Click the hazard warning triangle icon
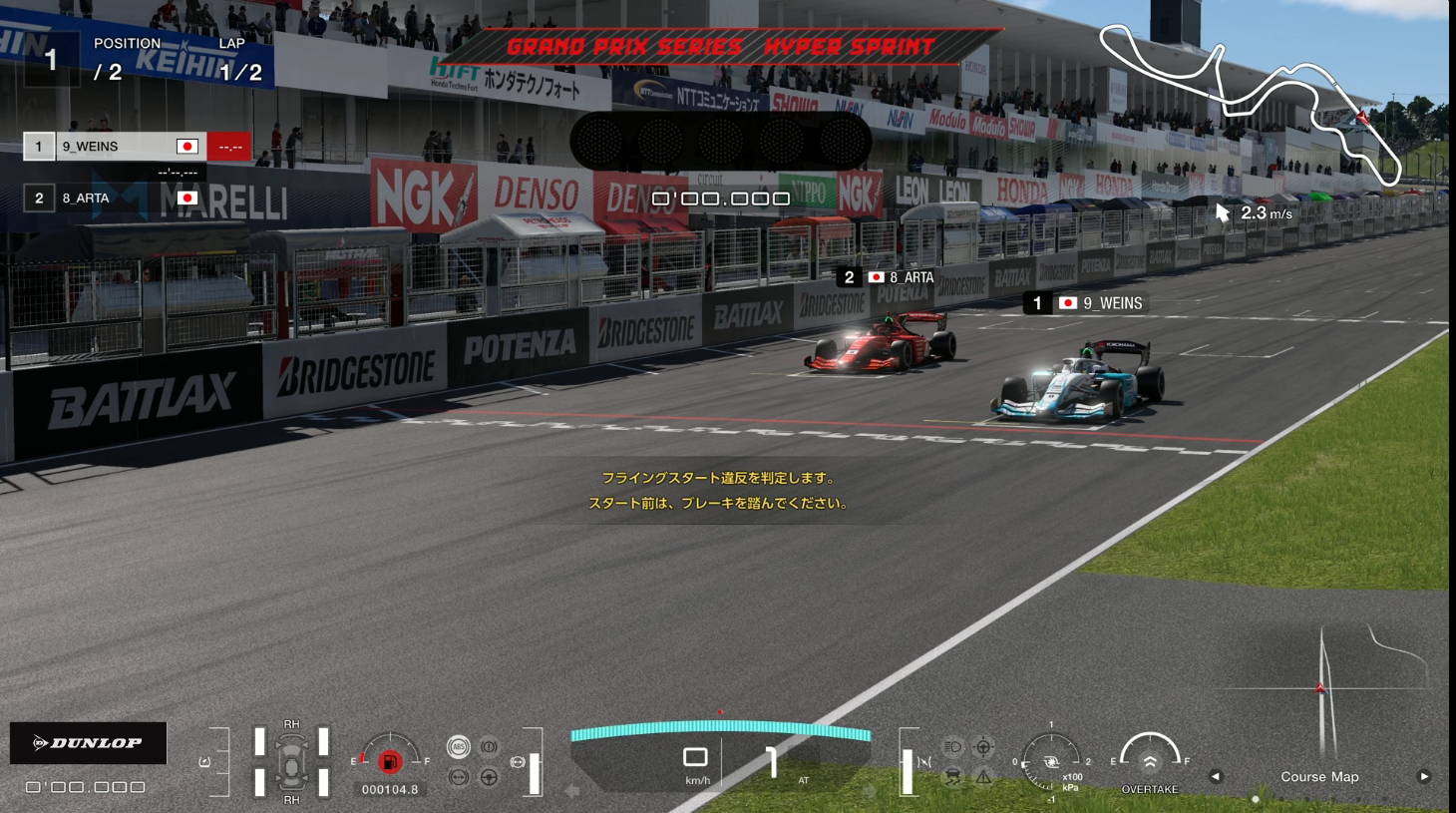 [x=983, y=776]
